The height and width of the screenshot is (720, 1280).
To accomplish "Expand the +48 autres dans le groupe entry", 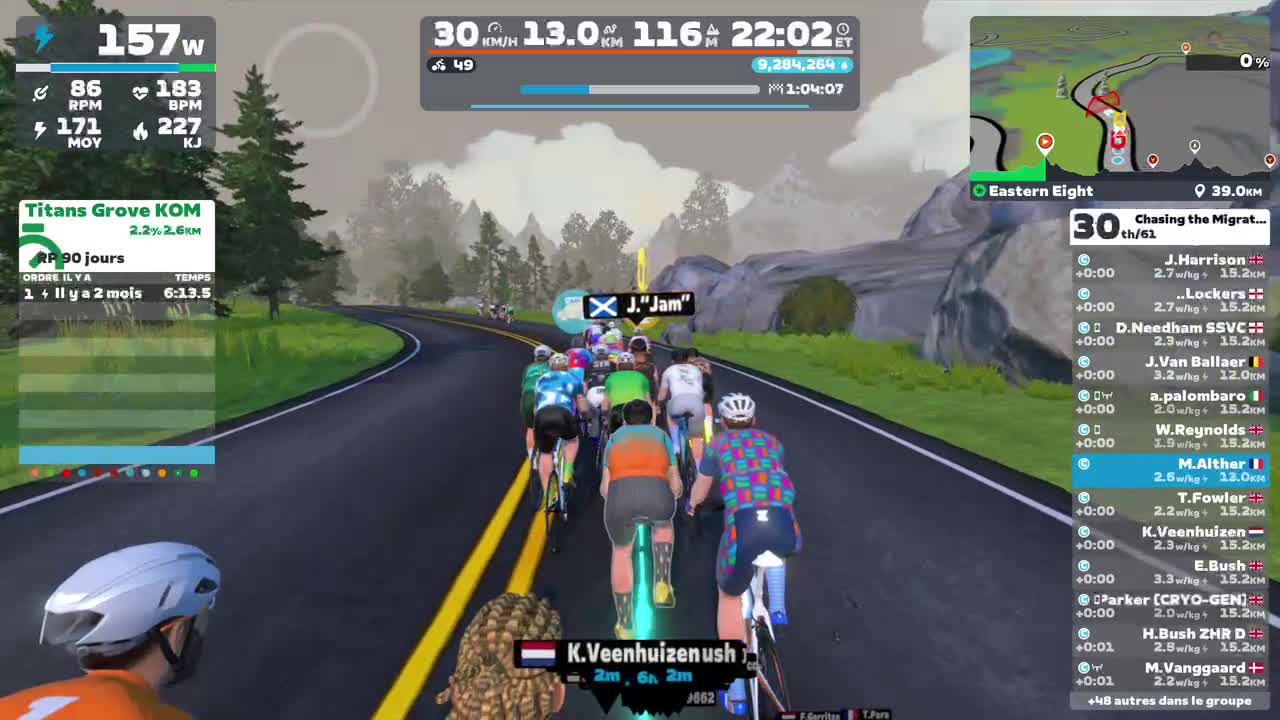I will pyautogui.click(x=1170, y=702).
